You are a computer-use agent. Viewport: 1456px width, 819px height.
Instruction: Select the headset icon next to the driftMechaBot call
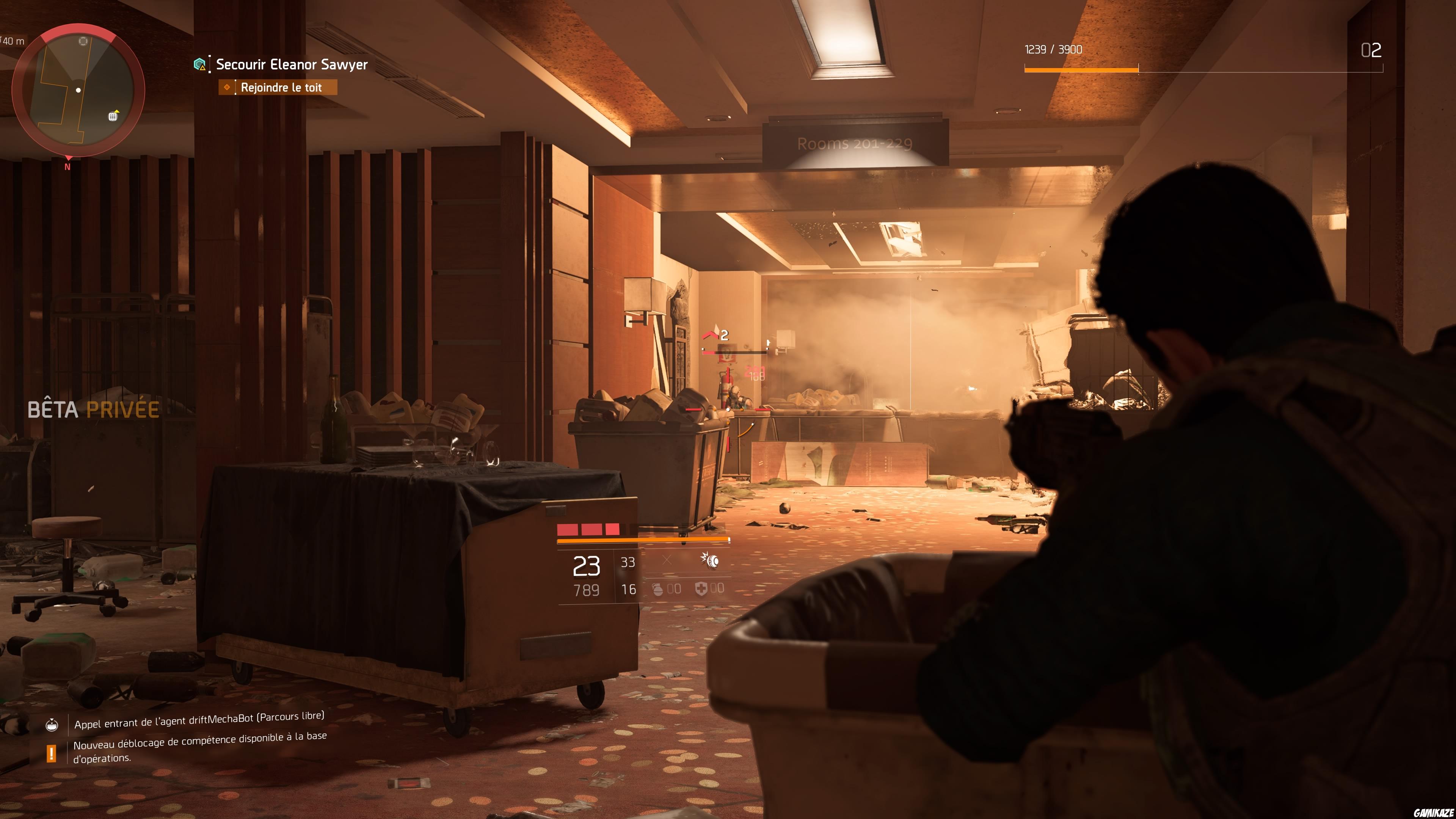[52, 726]
